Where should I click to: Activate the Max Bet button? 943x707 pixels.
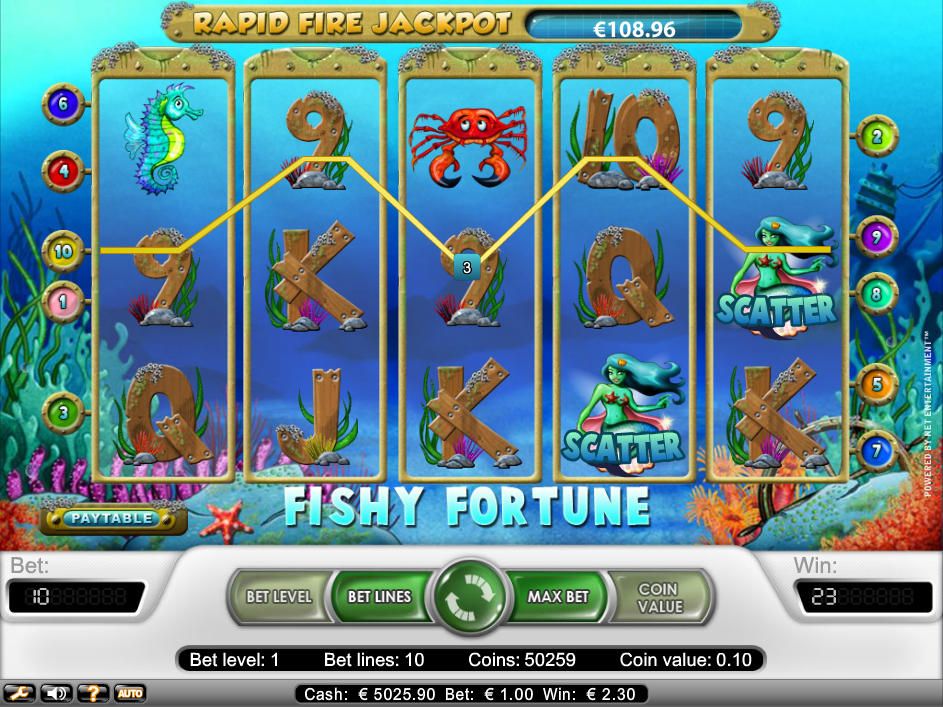pyautogui.click(x=559, y=597)
